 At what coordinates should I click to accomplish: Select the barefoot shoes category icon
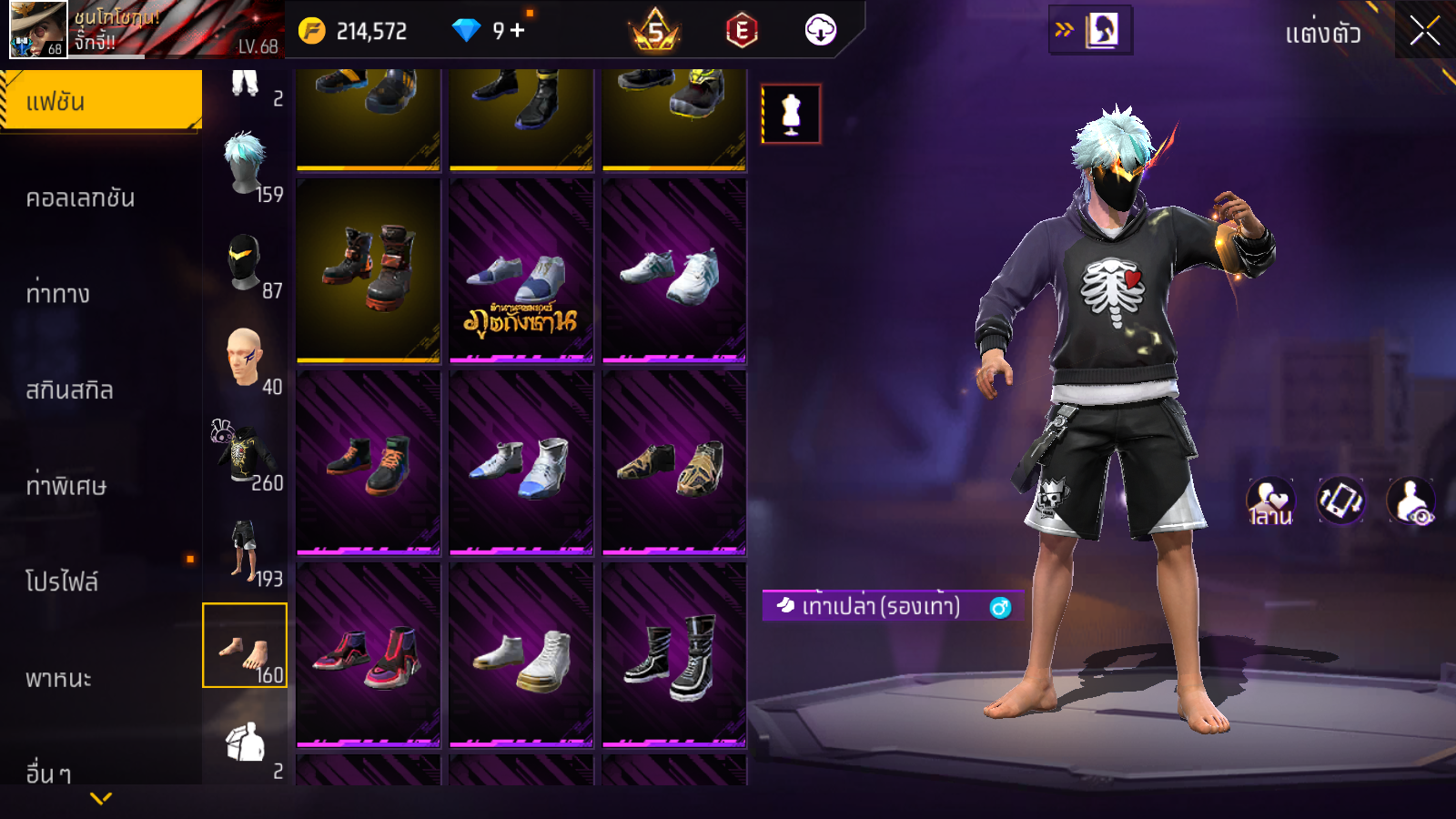point(245,646)
